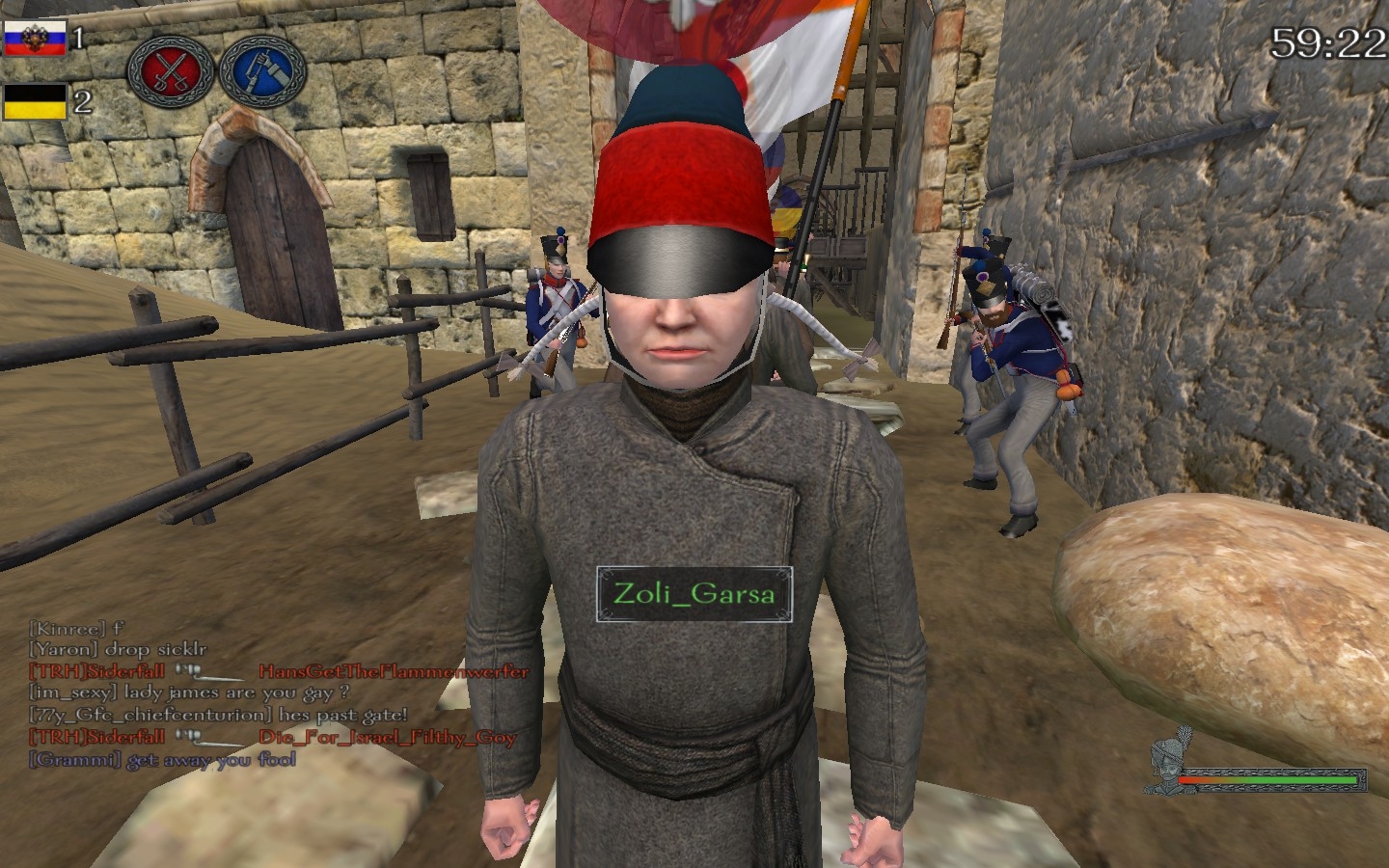Open the chat message log
The width and height of the screenshot is (1389, 868).
click(278, 694)
